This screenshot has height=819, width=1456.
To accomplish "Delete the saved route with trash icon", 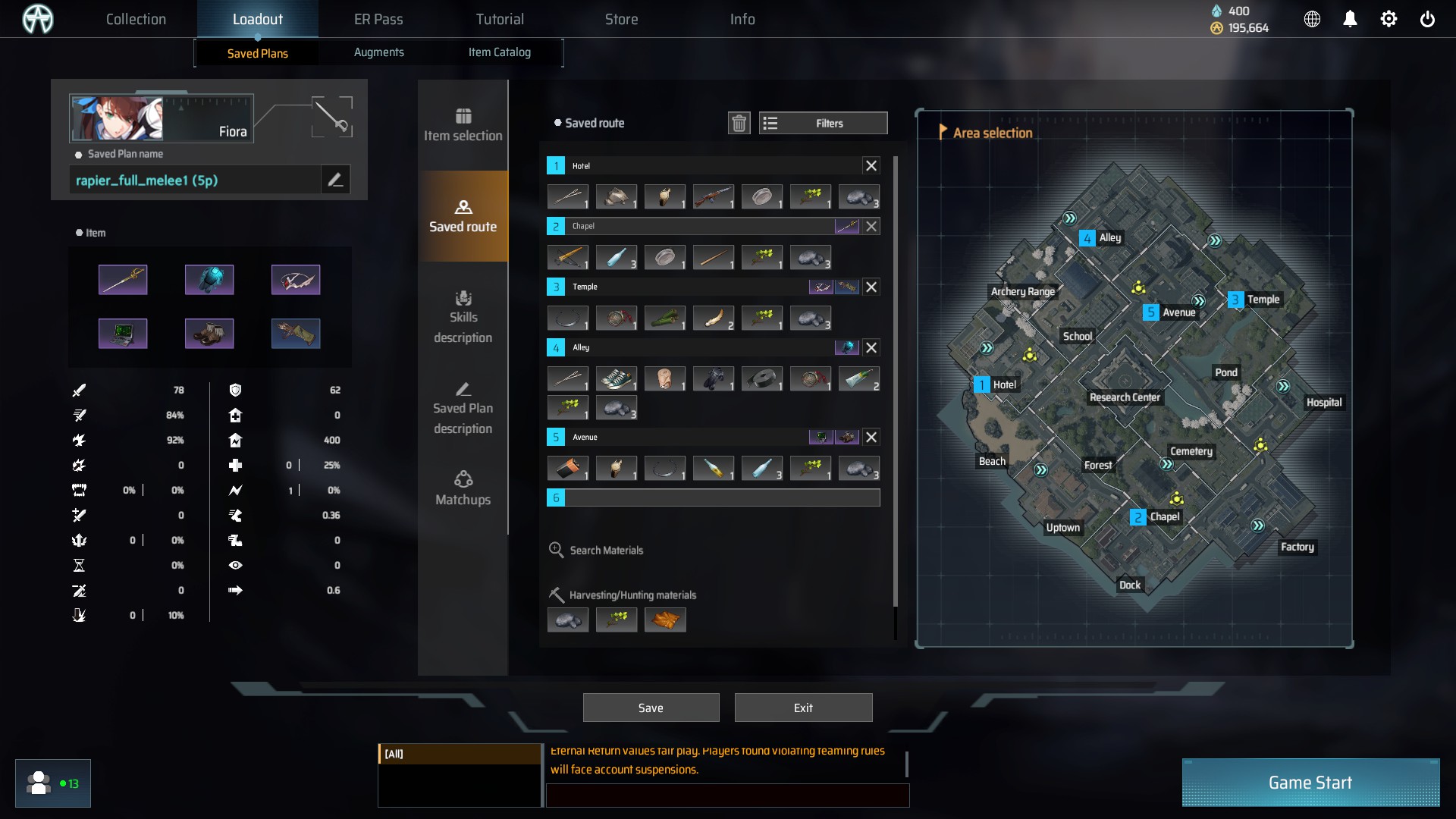I will (x=739, y=123).
